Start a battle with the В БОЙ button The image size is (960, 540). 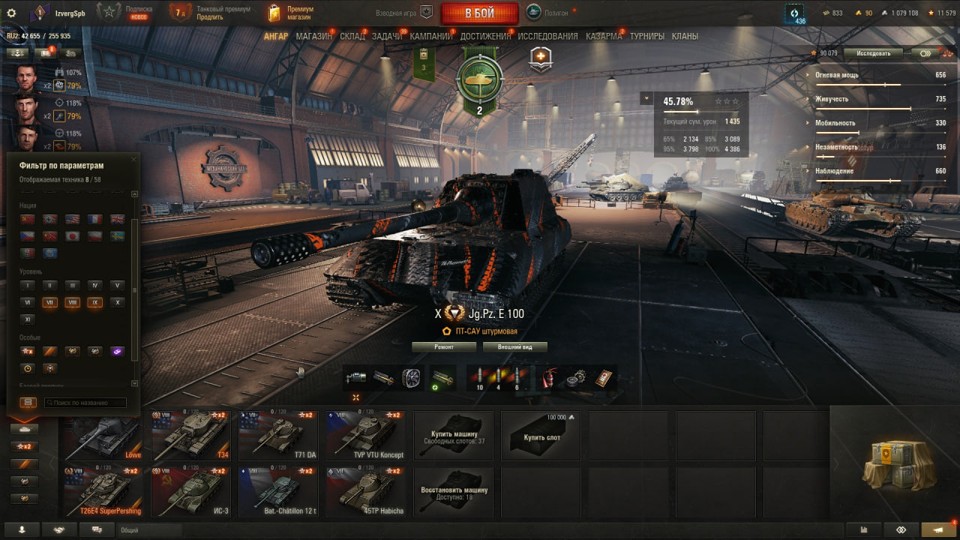click(x=479, y=13)
